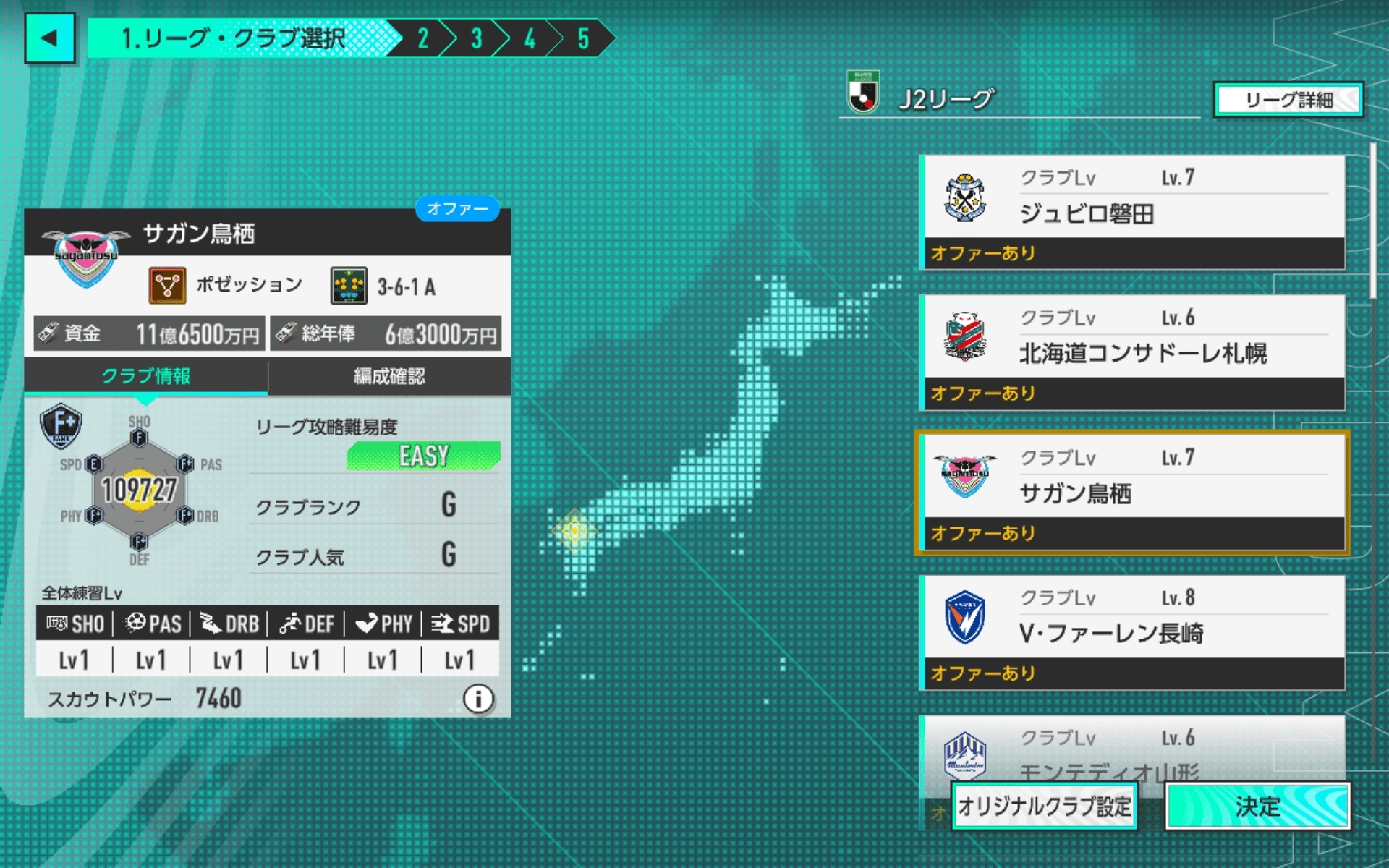This screenshot has width=1389, height=868.
Task: Select the クラブ情報 tab
Action: click(145, 376)
